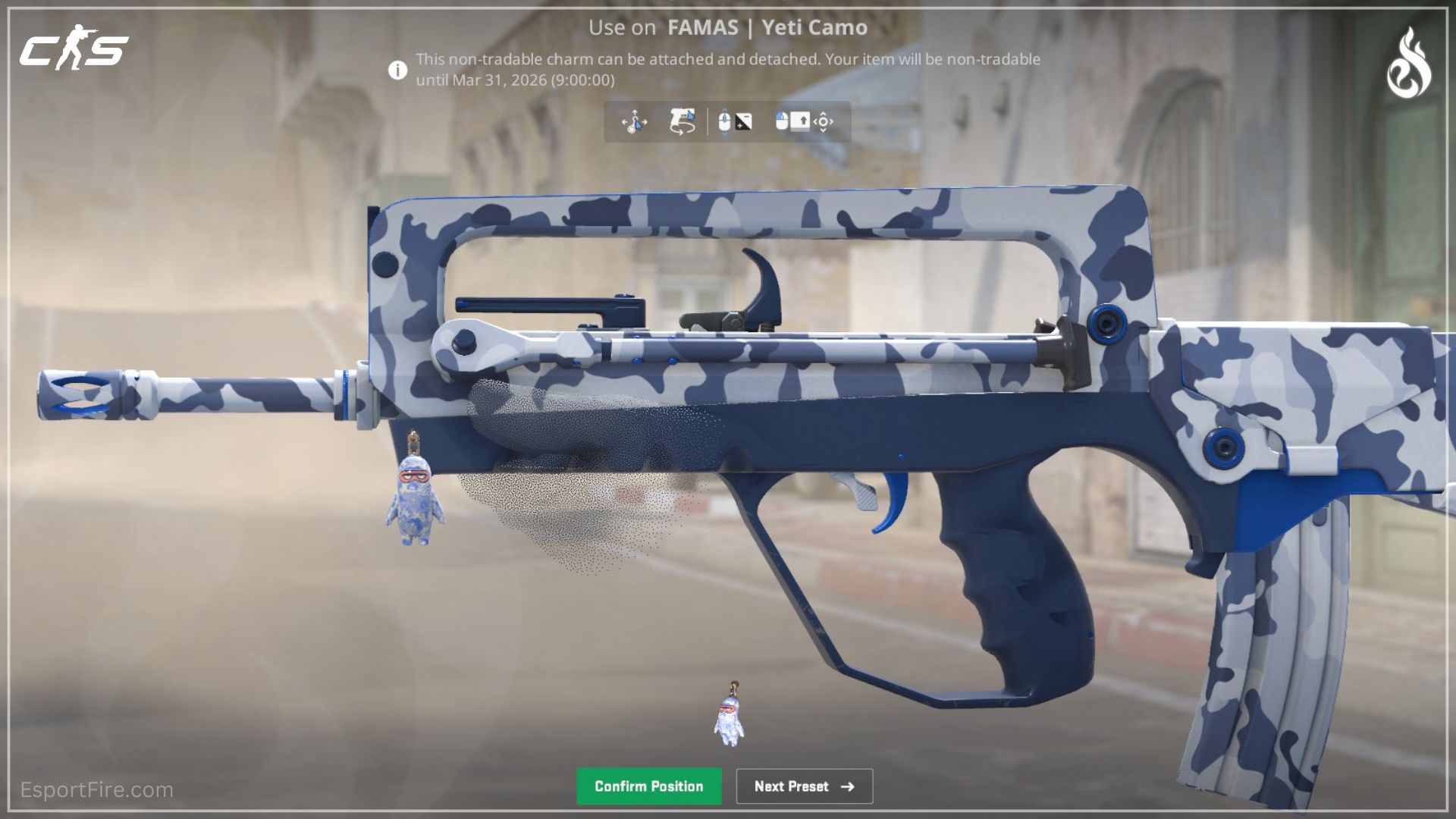Image resolution: width=1456 pixels, height=819 pixels.
Task: Click the info circle icon
Action: coord(396,69)
